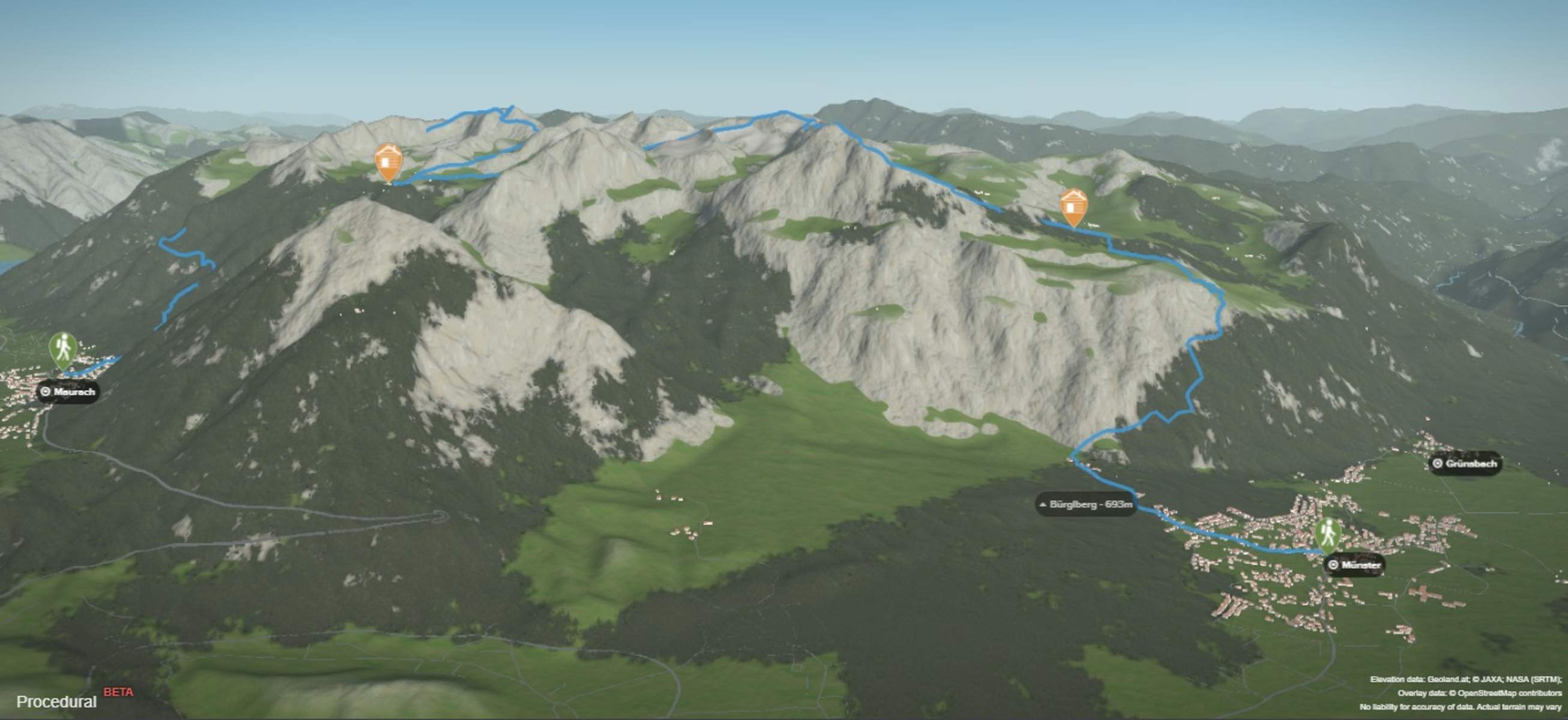Click the Münster place label

click(x=1354, y=565)
